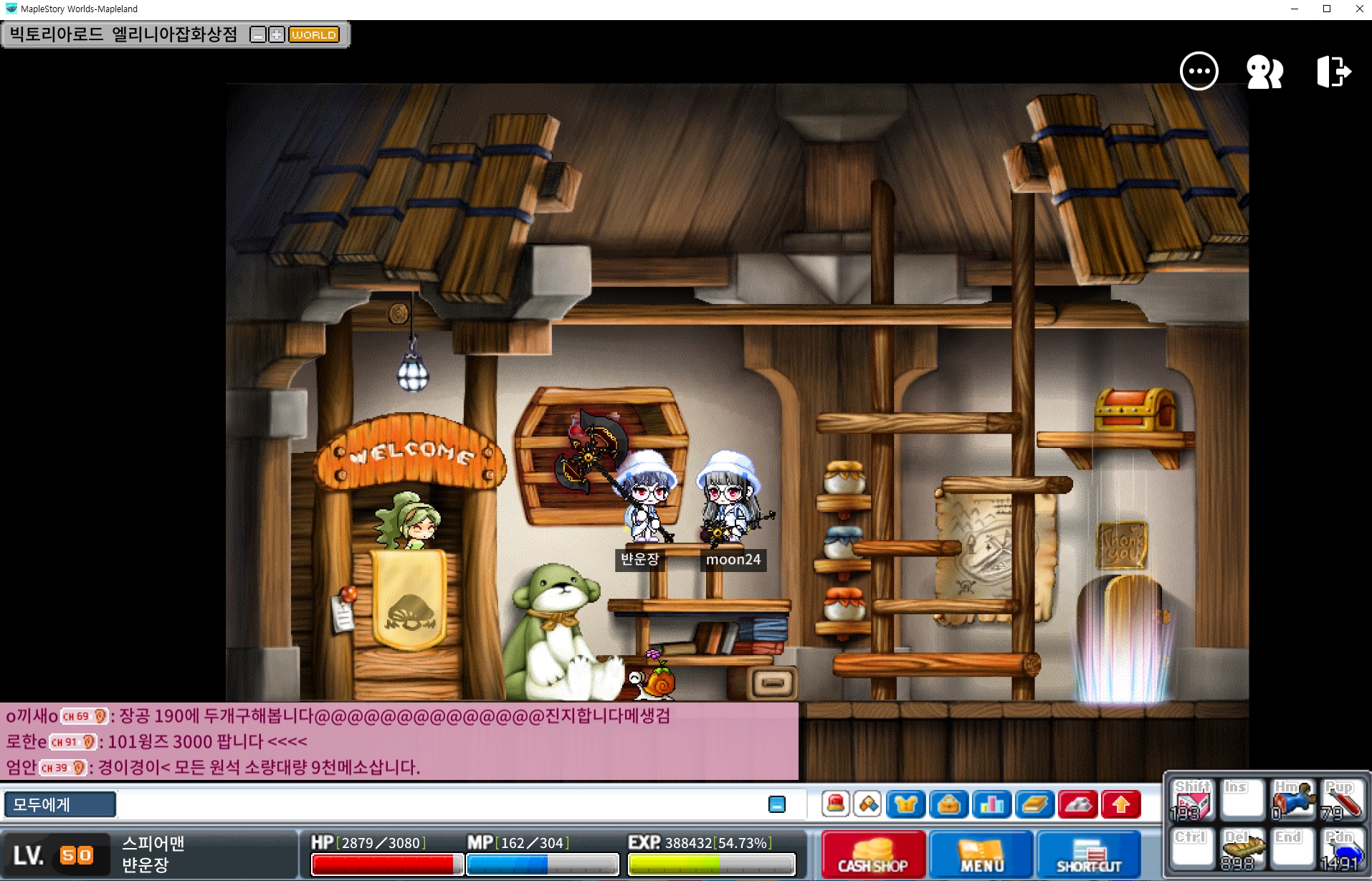The height and width of the screenshot is (881, 1372).
Task: Click the exit door icon
Action: point(1333,72)
